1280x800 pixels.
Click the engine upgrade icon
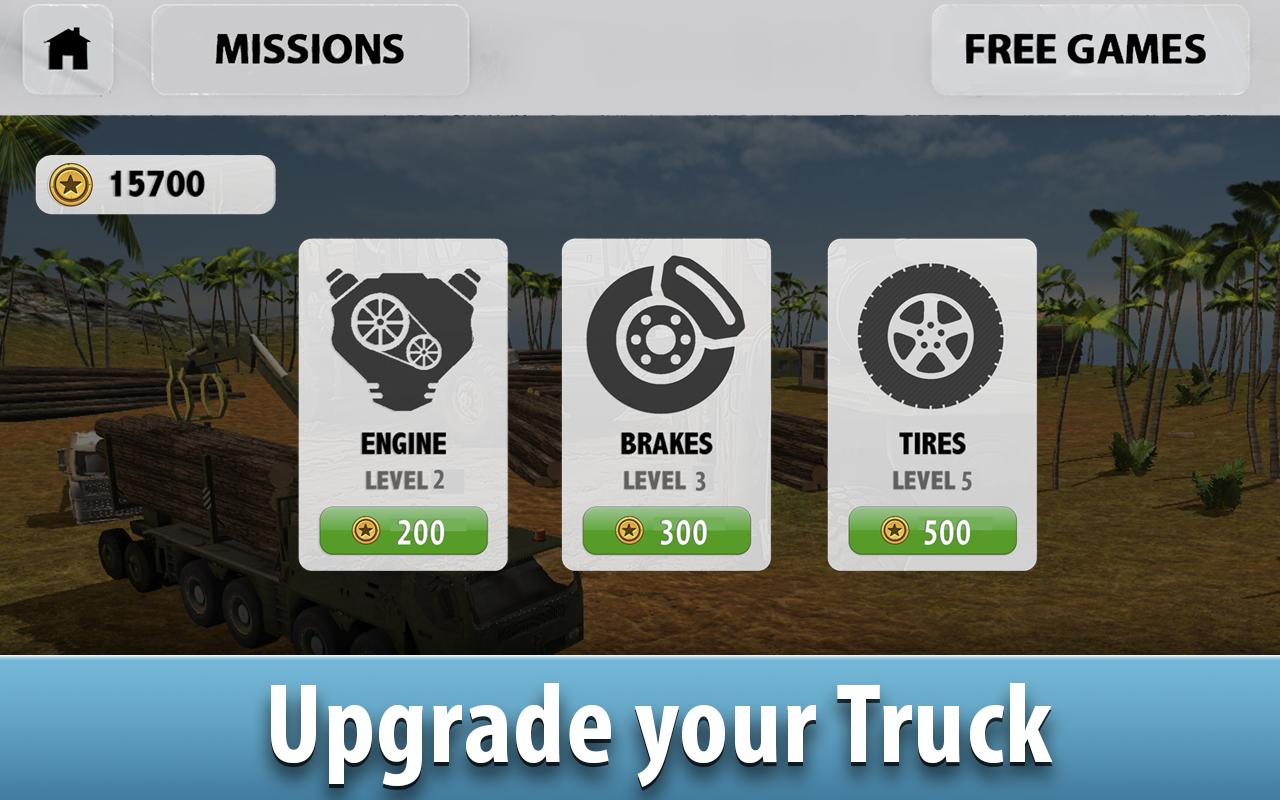(402, 340)
